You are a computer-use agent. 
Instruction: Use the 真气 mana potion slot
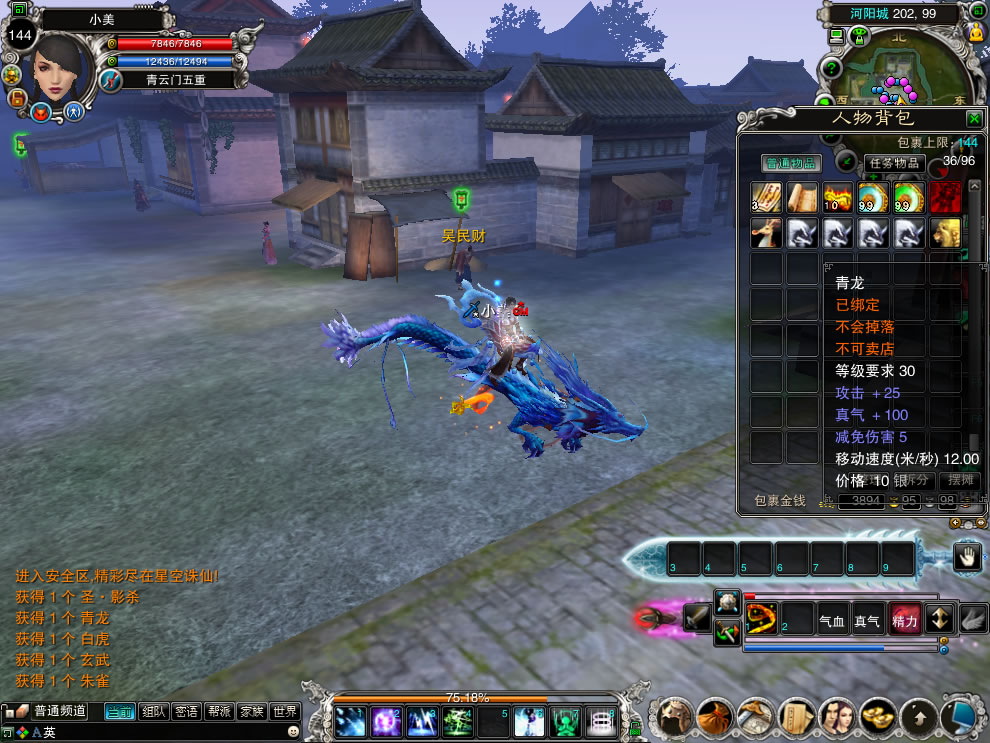(868, 620)
